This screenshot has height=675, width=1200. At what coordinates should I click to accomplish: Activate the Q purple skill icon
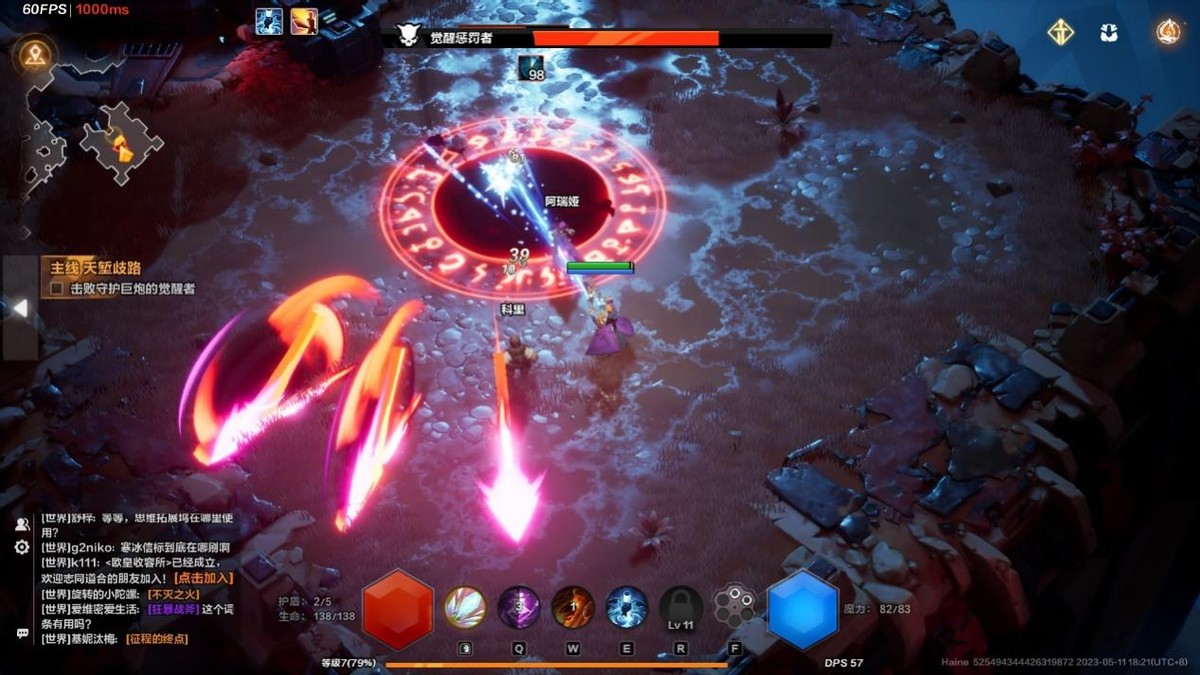coord(519,607)
